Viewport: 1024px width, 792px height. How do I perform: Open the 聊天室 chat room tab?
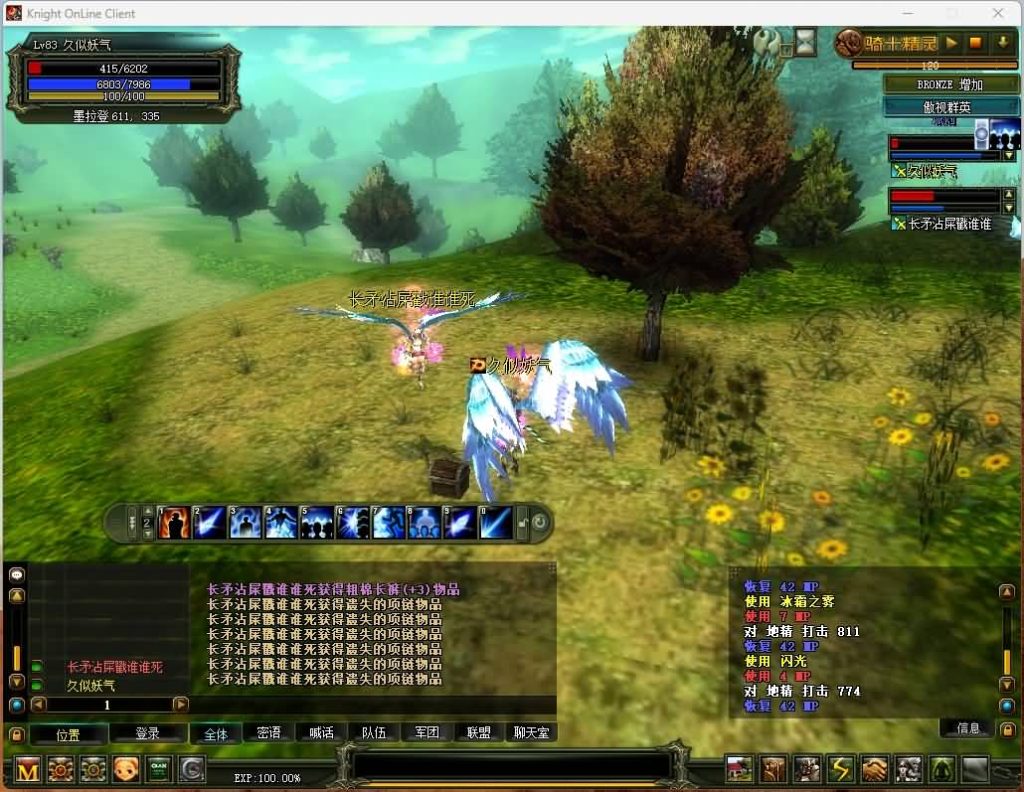pos(531,733)
